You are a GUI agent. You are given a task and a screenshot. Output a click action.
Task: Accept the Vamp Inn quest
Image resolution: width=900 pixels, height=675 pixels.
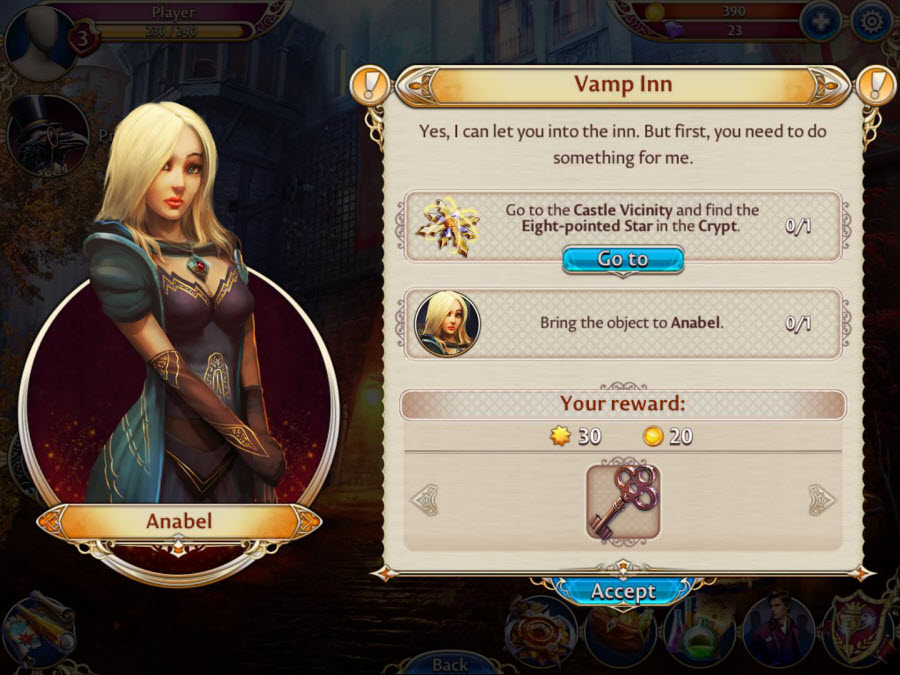click(622, 591)
